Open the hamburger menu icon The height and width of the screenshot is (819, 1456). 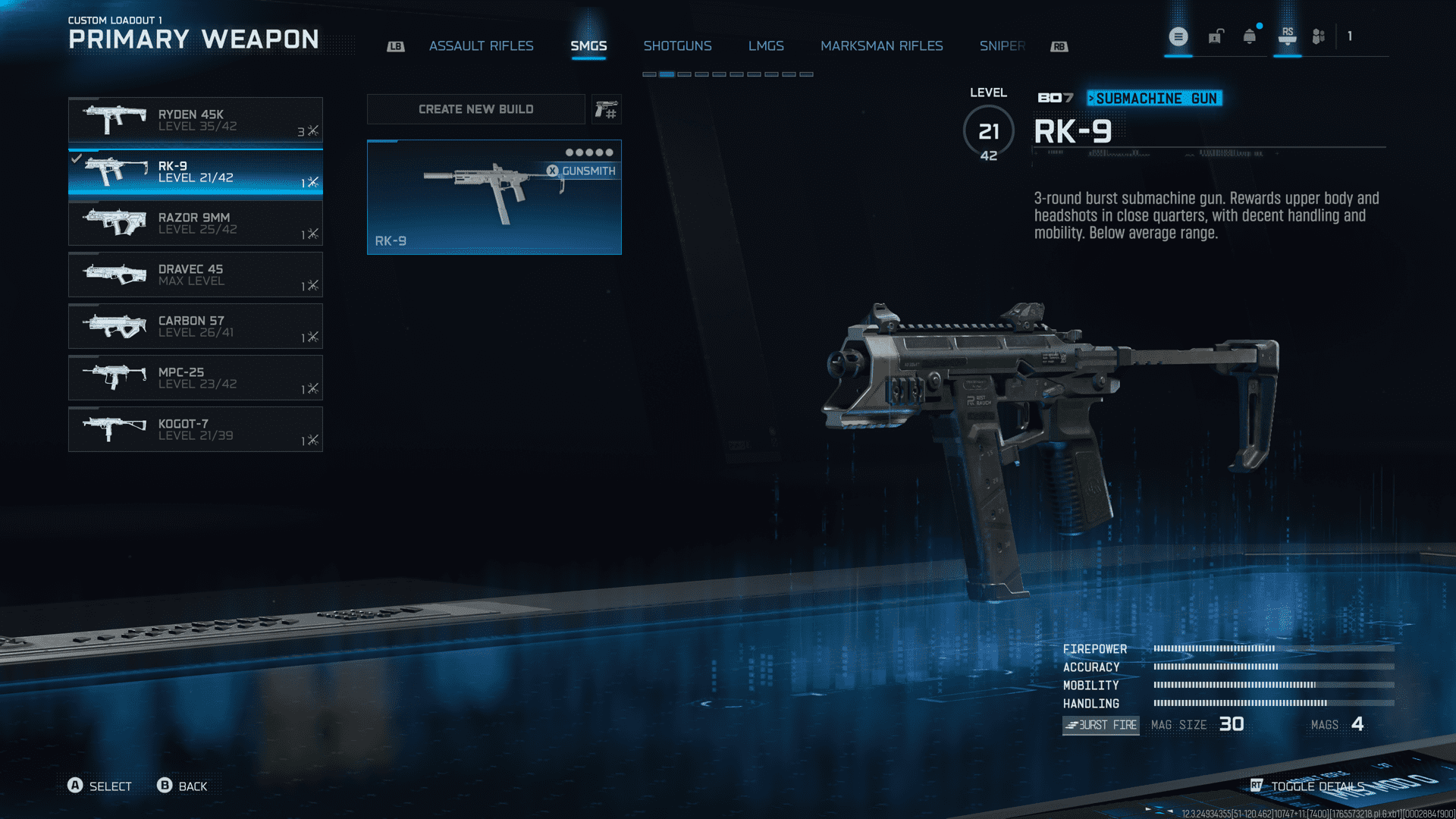click(x=1178, y=36)
